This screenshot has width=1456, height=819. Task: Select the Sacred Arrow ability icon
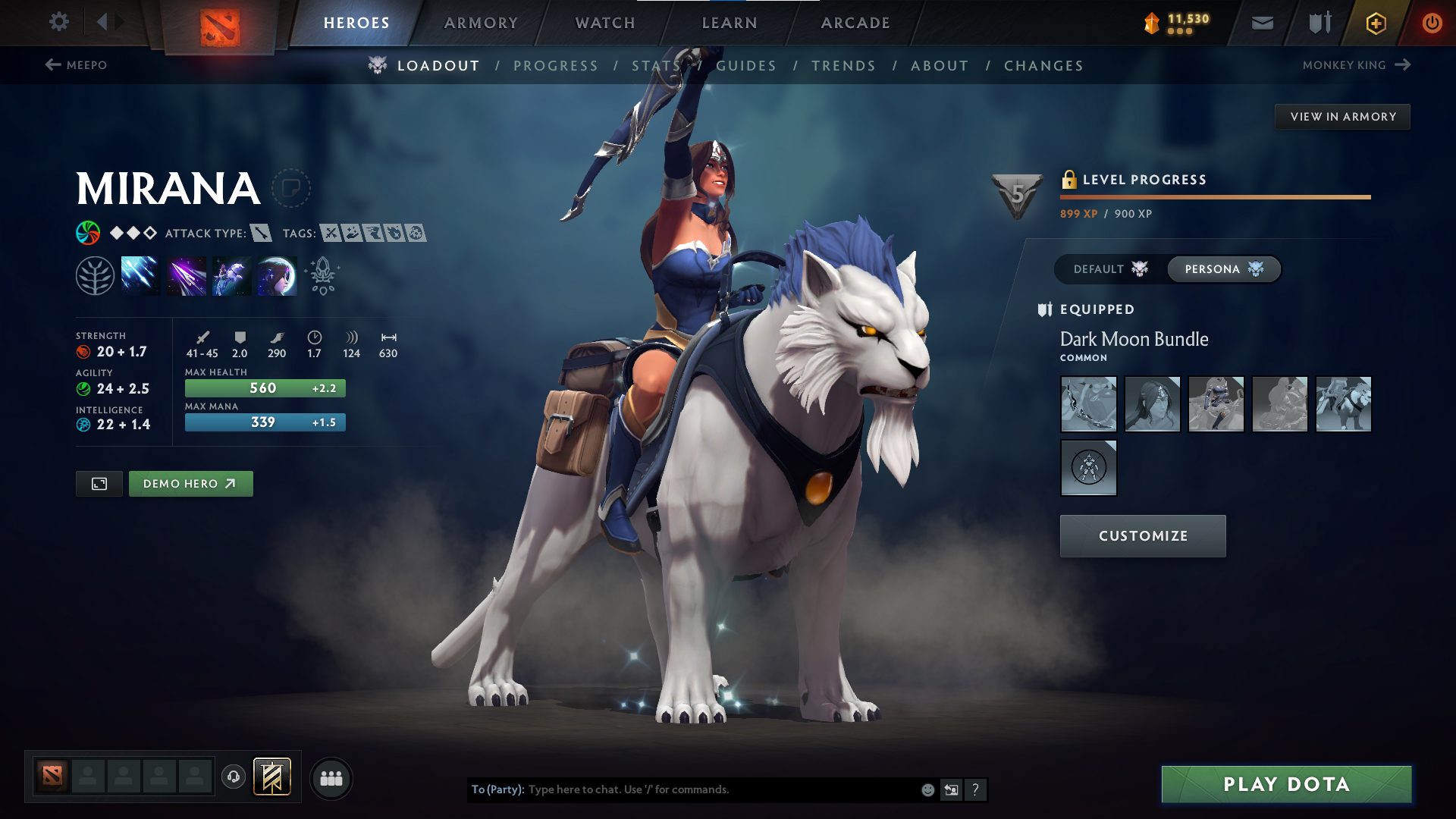186,275
